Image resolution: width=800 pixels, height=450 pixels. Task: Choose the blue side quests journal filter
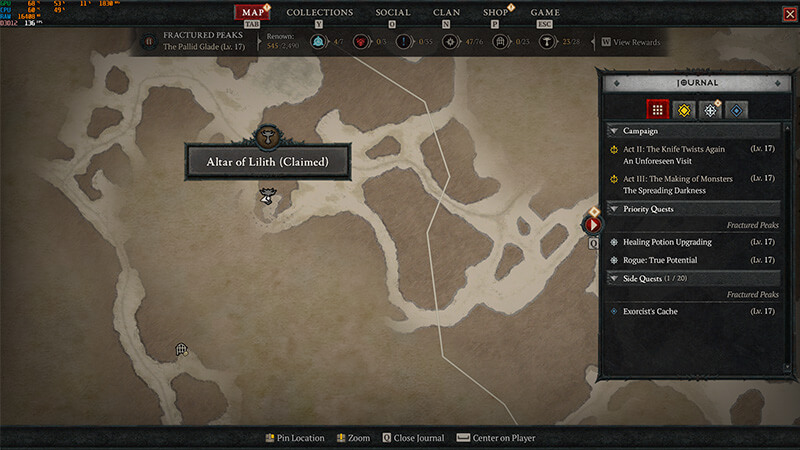[x=737, y=110]
